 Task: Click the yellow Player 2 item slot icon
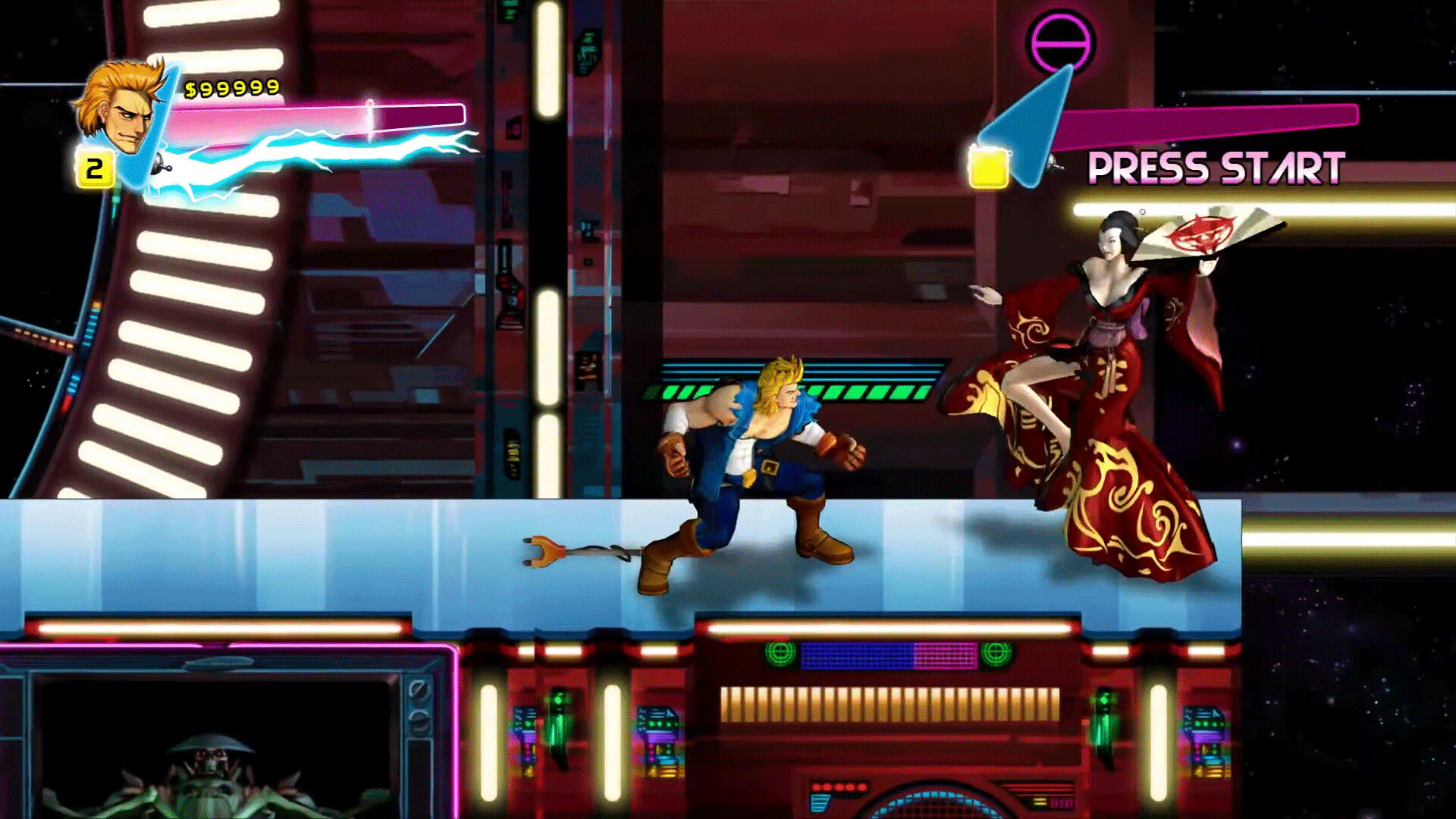pyautogui.click(x=987, y=168)
